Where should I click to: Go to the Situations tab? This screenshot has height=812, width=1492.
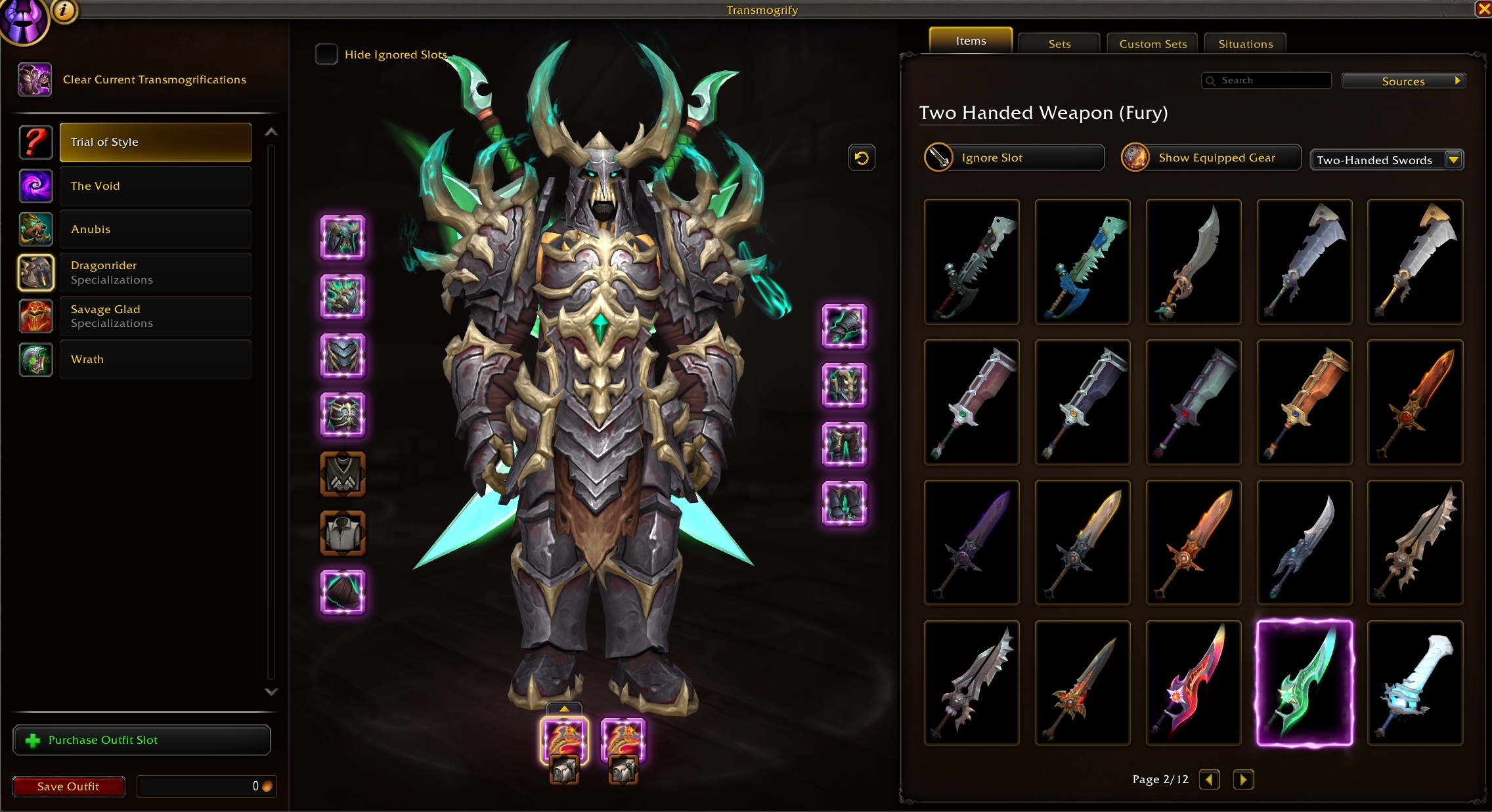coord(1245,43)
